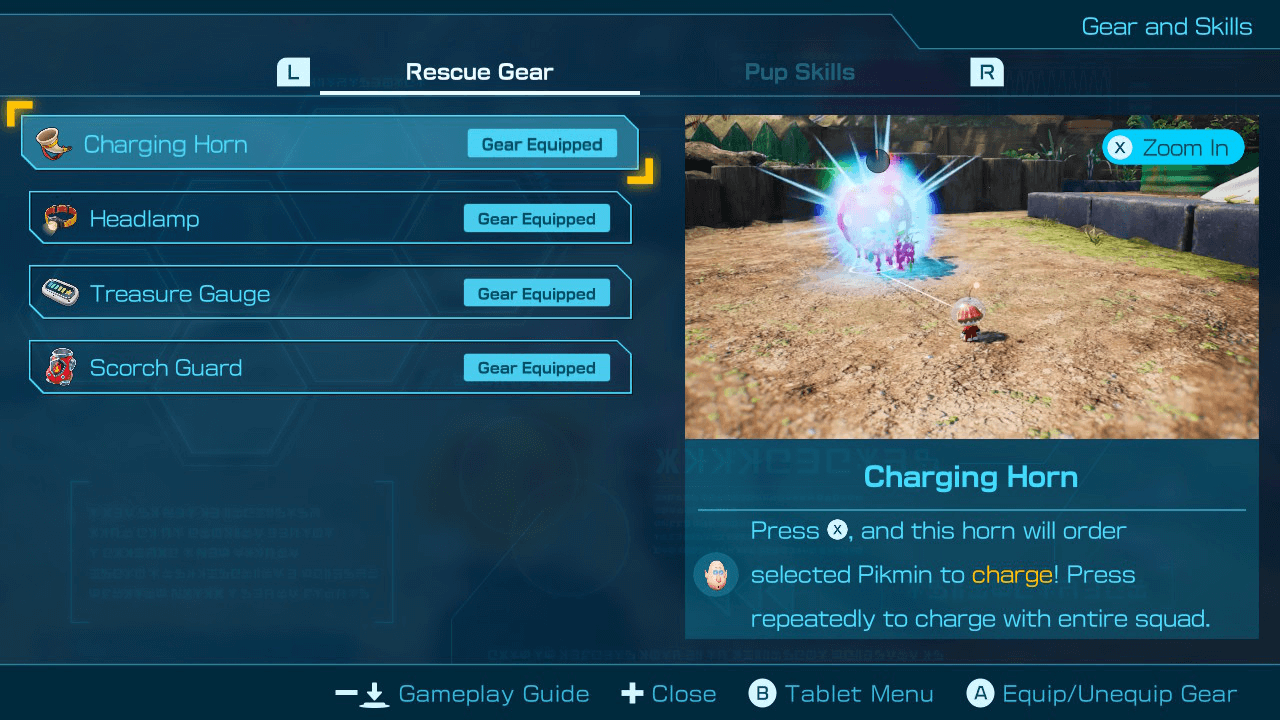Select the Rescue Gear tab
Image resolution: width=1280 pixels, height=720 pixels.
(479, 71)
